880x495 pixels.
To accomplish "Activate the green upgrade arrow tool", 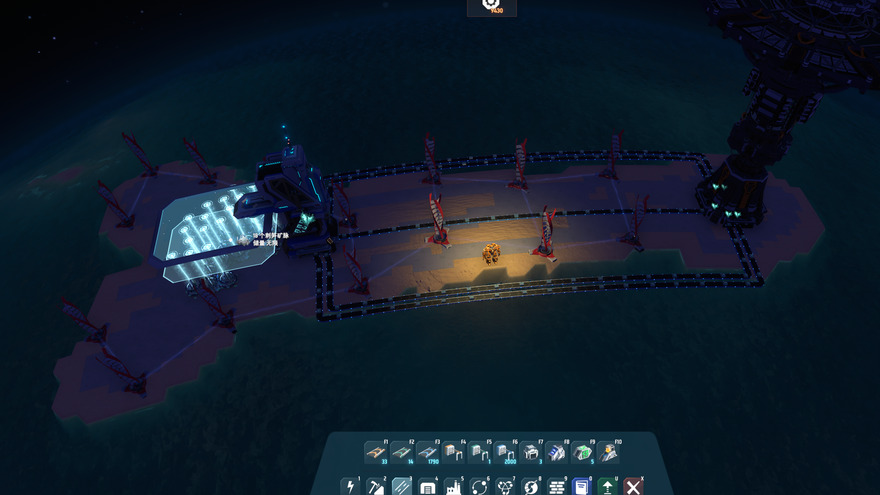I will click(607, 486).
